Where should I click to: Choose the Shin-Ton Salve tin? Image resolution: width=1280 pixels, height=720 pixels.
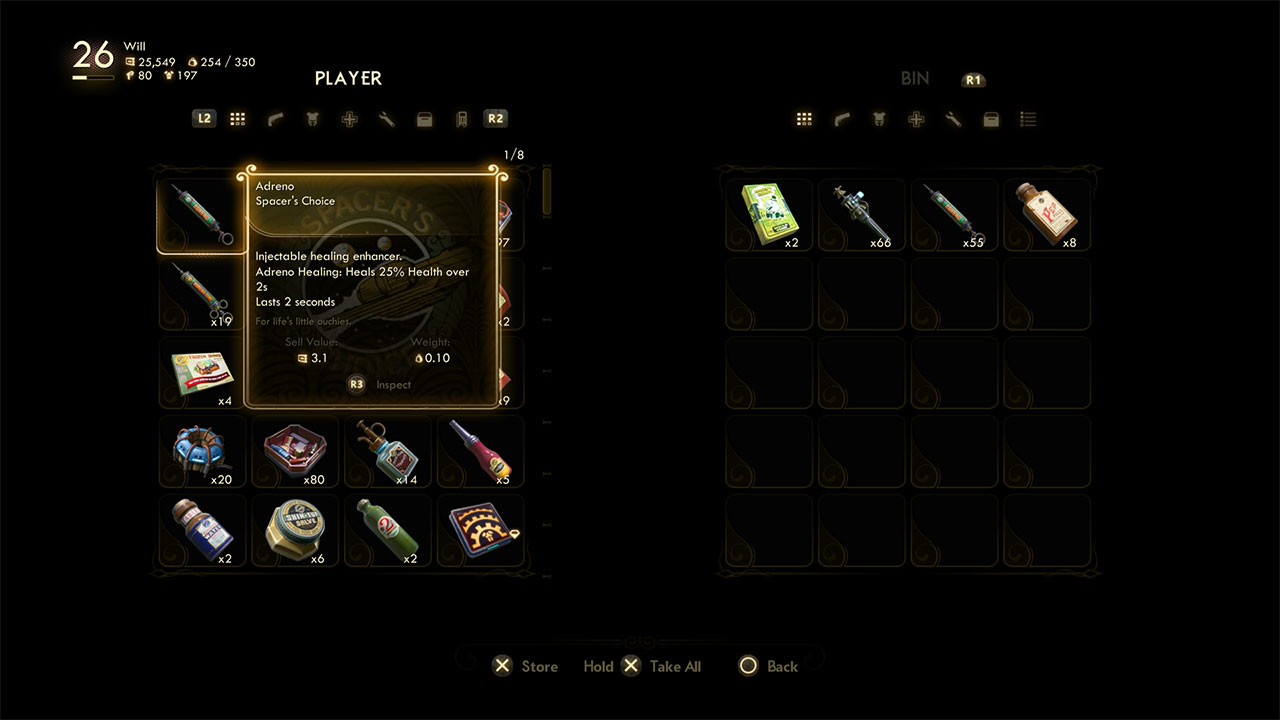(294, 531)
